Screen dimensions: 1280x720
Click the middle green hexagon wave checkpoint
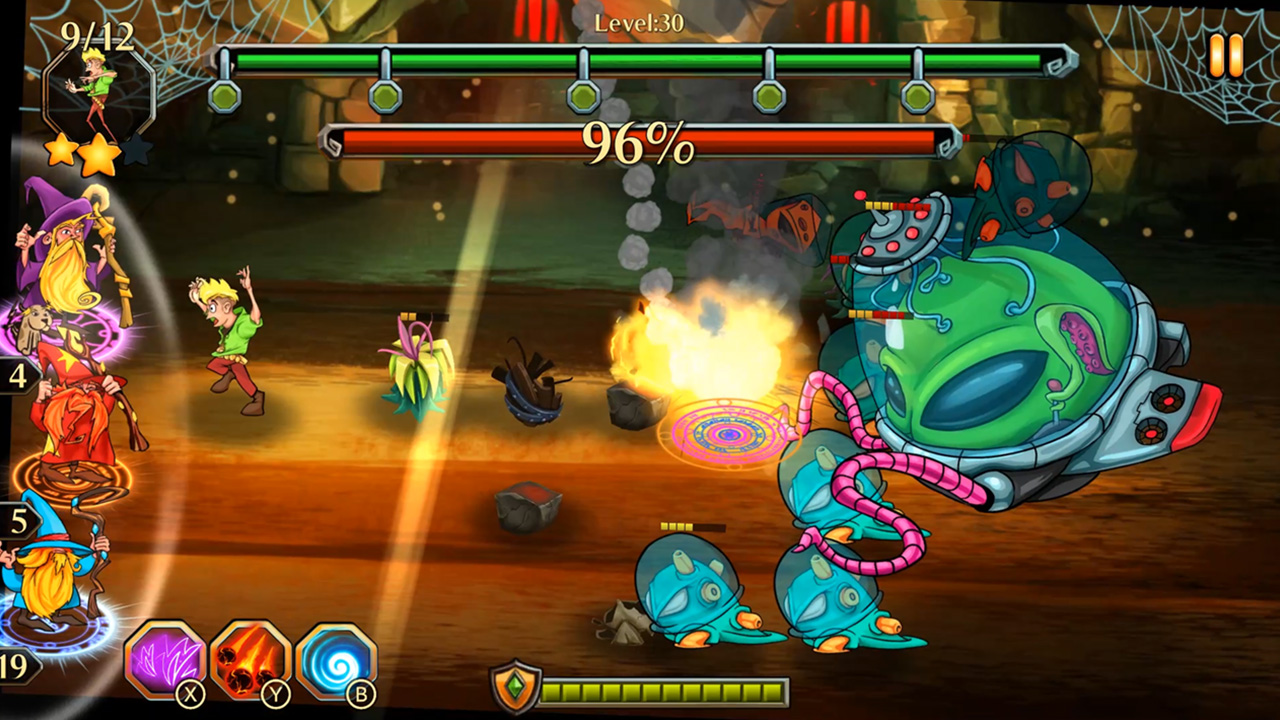(581, 97)
